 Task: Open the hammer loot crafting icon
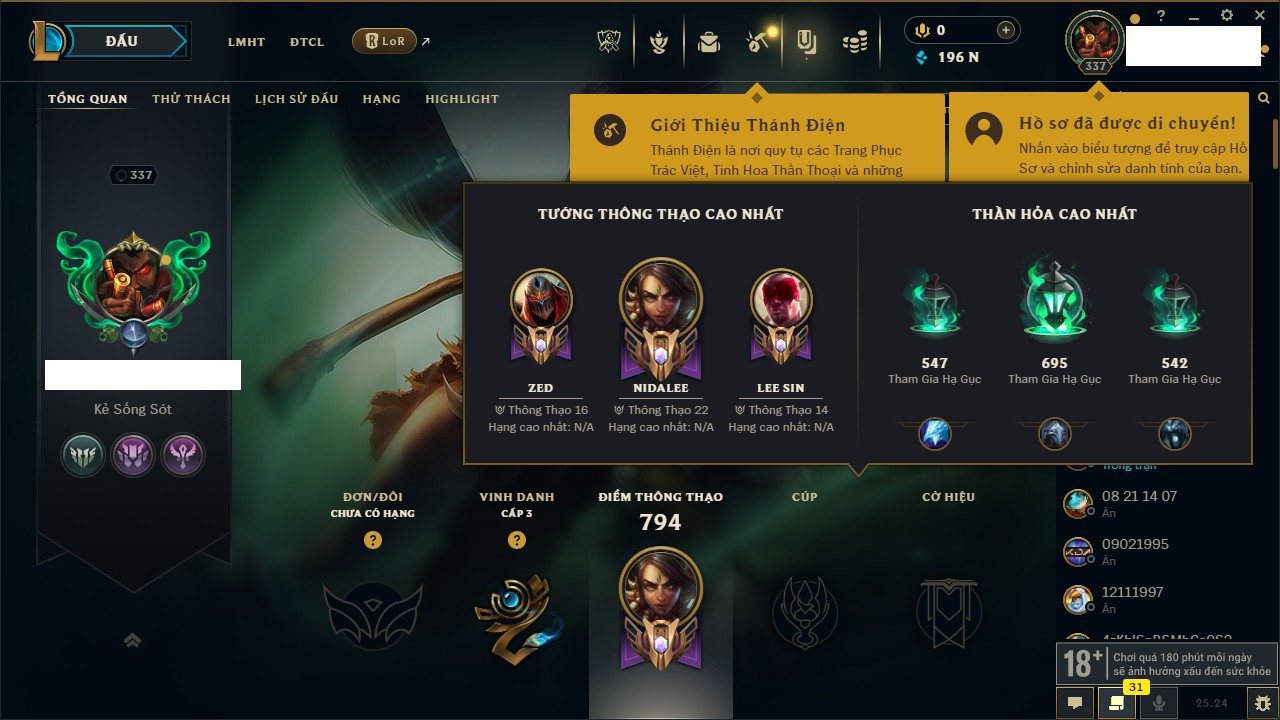point(757,42)
